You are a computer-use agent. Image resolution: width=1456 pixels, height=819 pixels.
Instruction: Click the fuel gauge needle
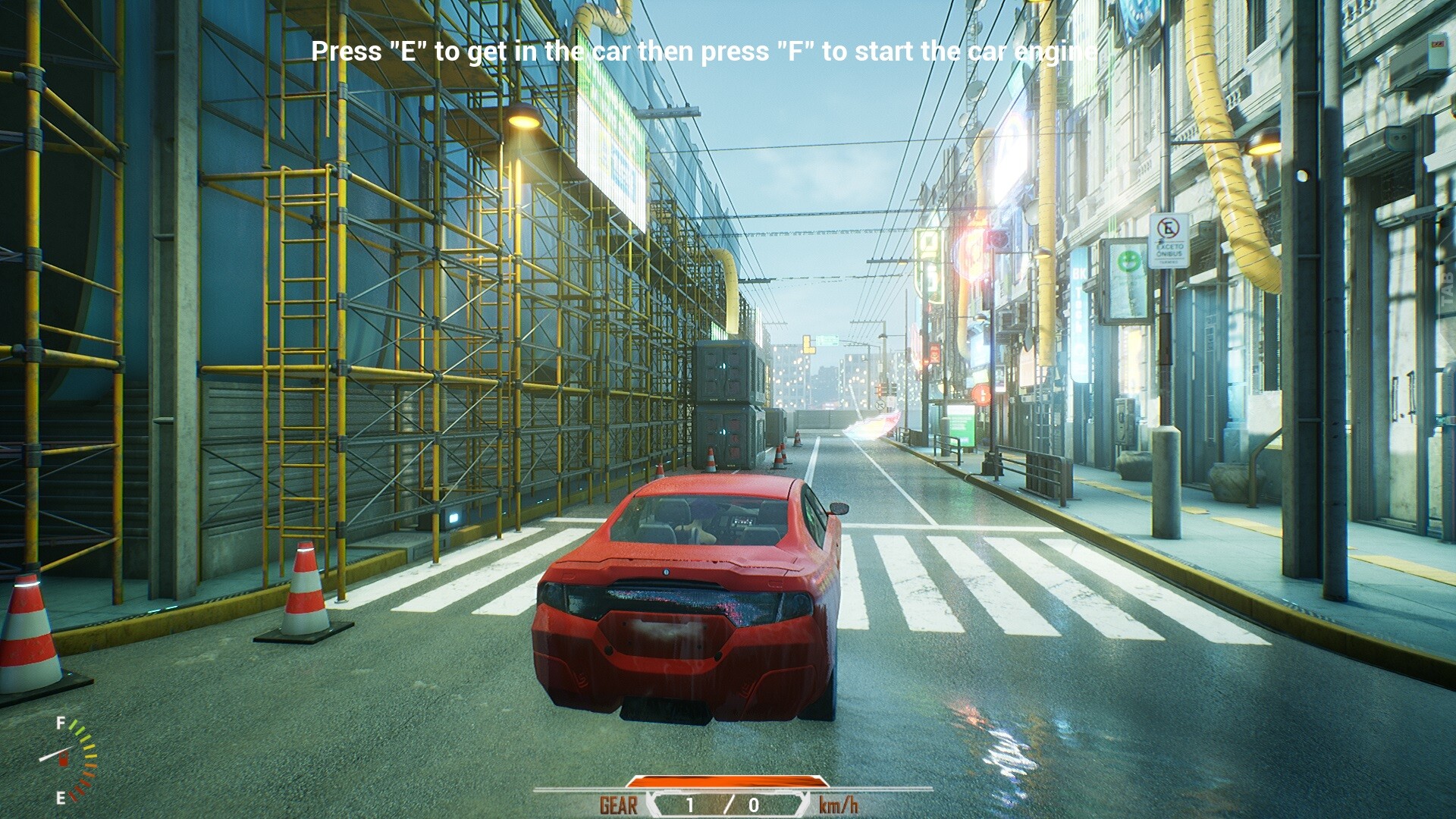coord(57,755)
